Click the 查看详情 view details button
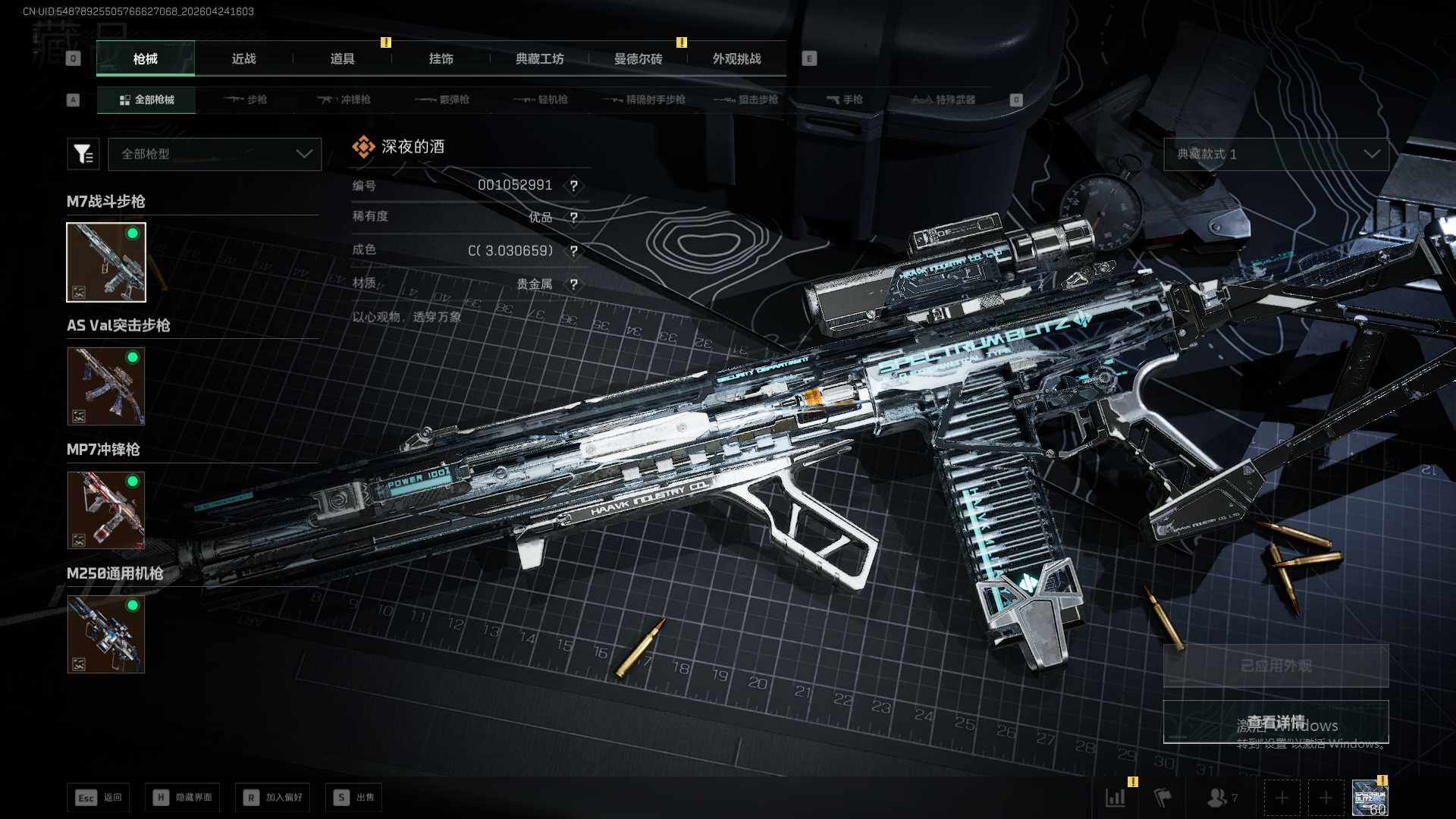 coord(1276,722)
